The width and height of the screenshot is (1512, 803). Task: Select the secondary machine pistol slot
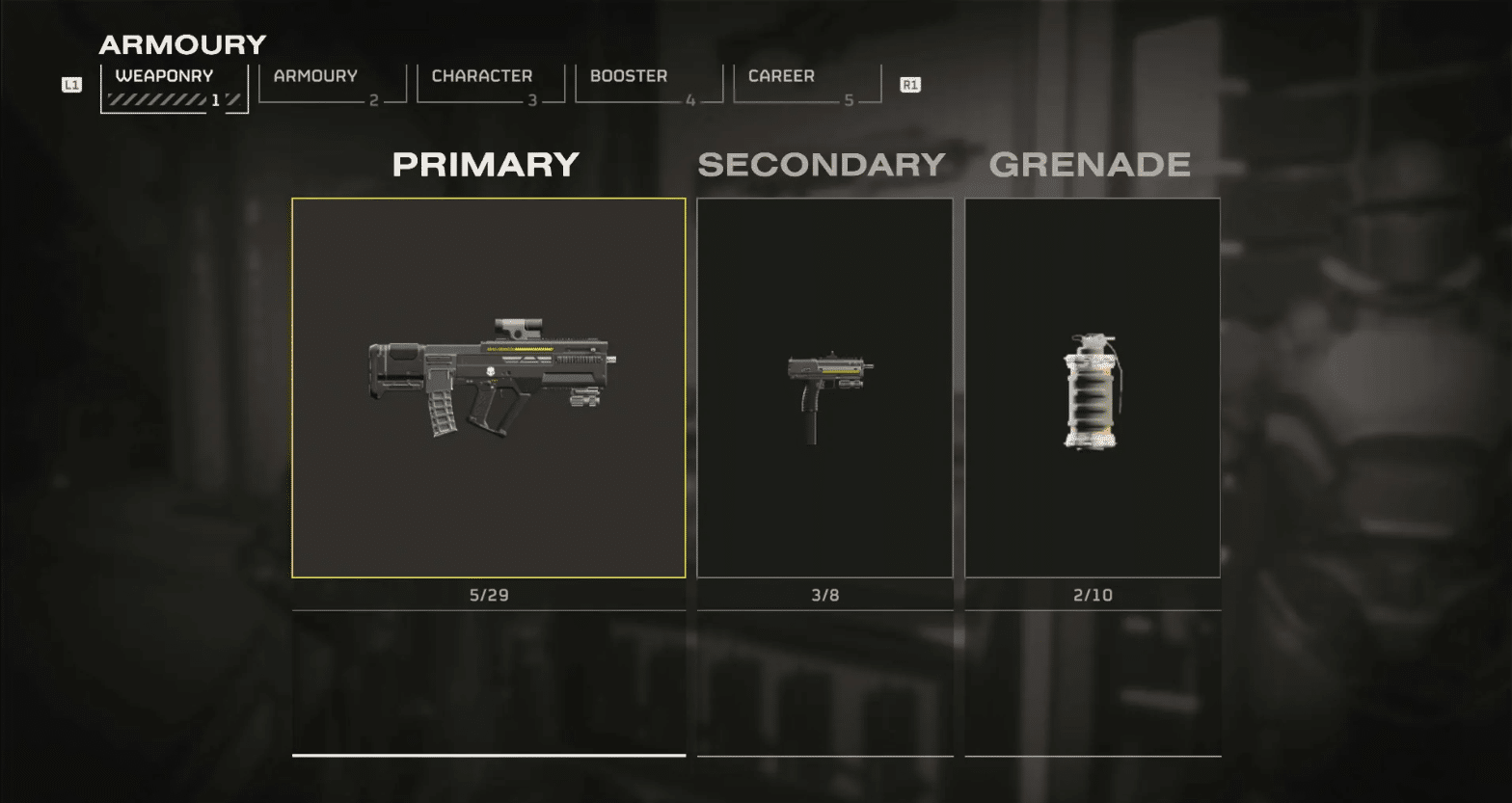(824, 388)
